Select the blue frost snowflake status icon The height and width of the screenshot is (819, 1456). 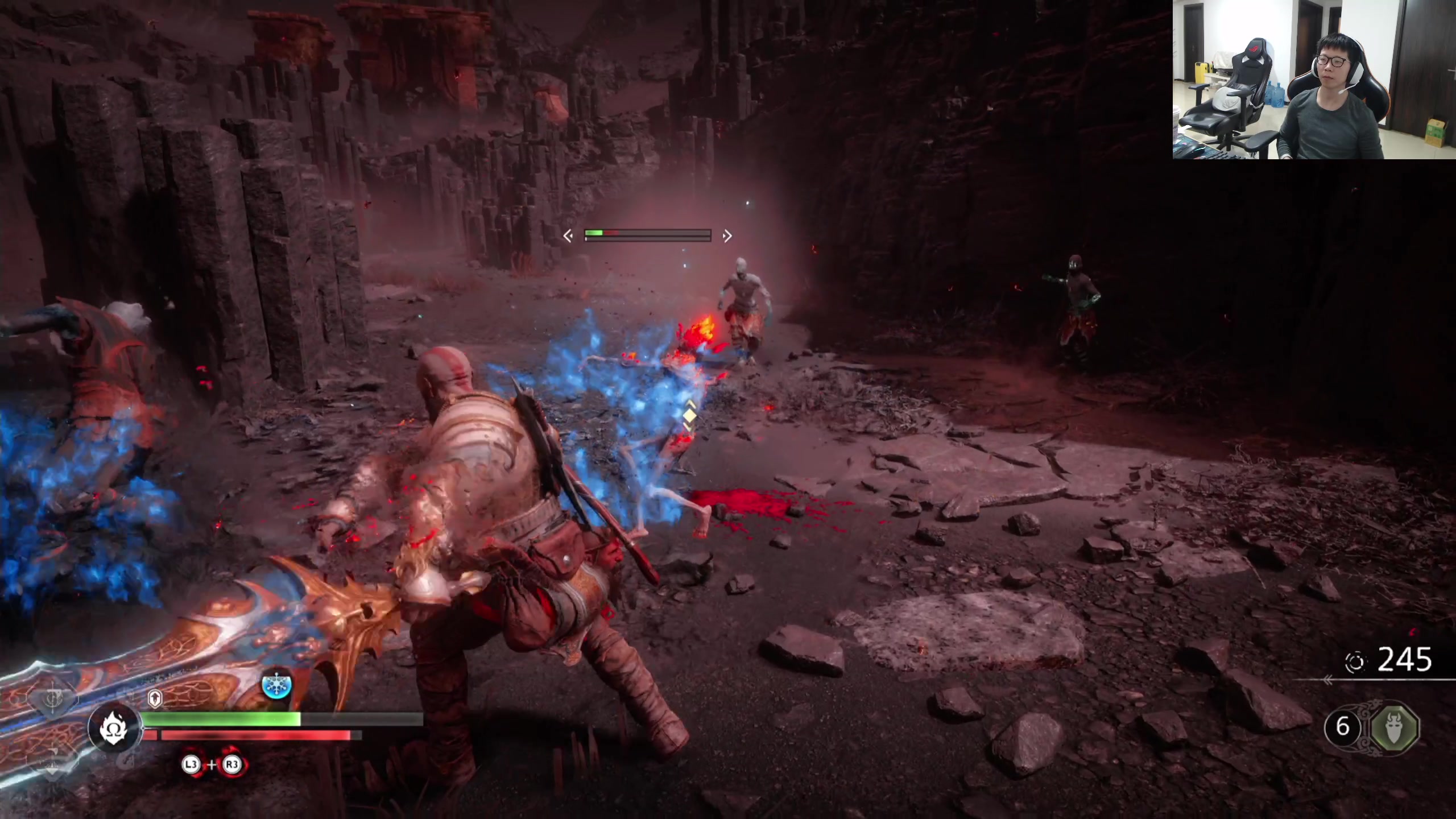click(277, 685)
